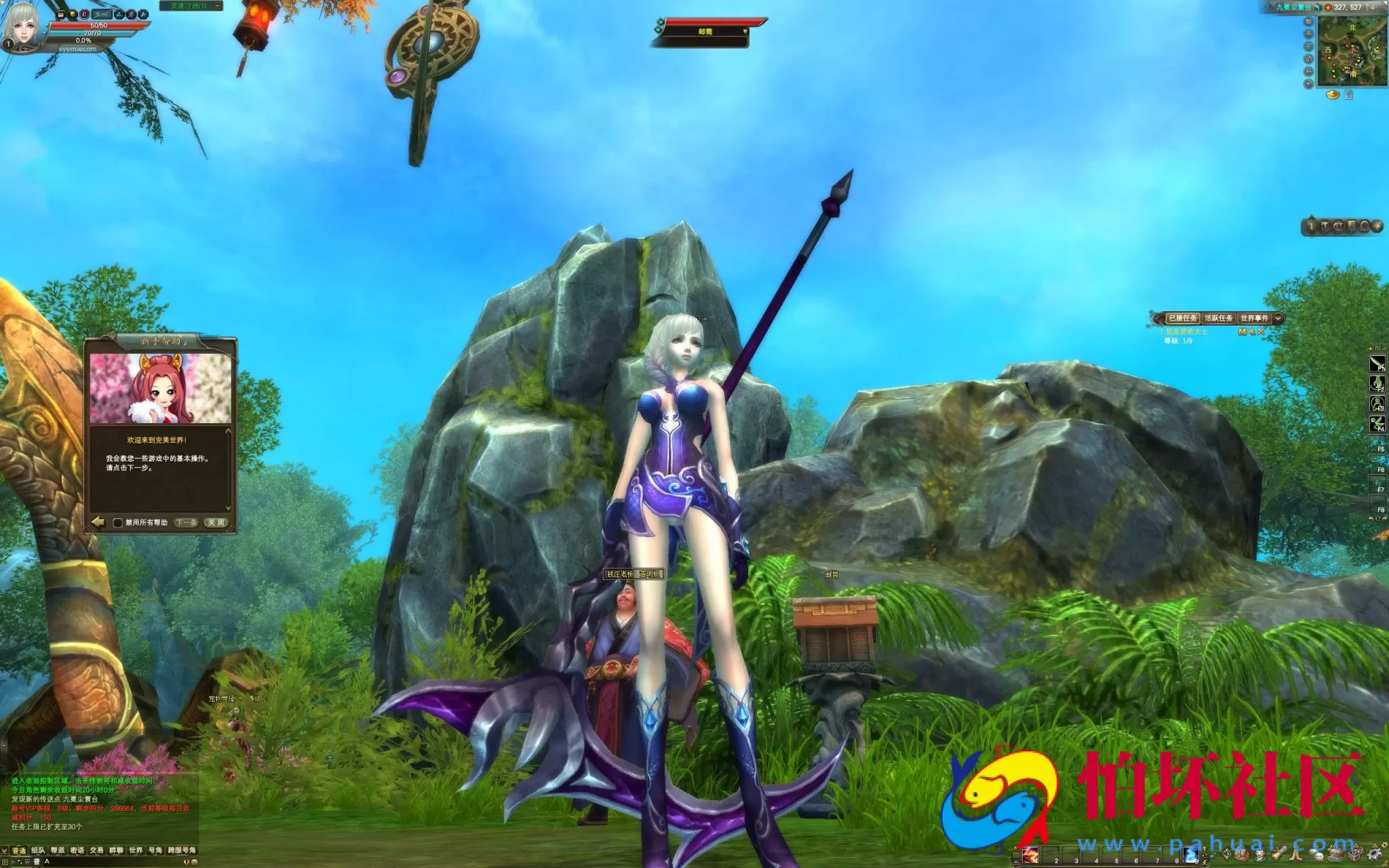Select the 密语 chat tab
Screen dimensions: 1389x868
[x=77, y=850]
